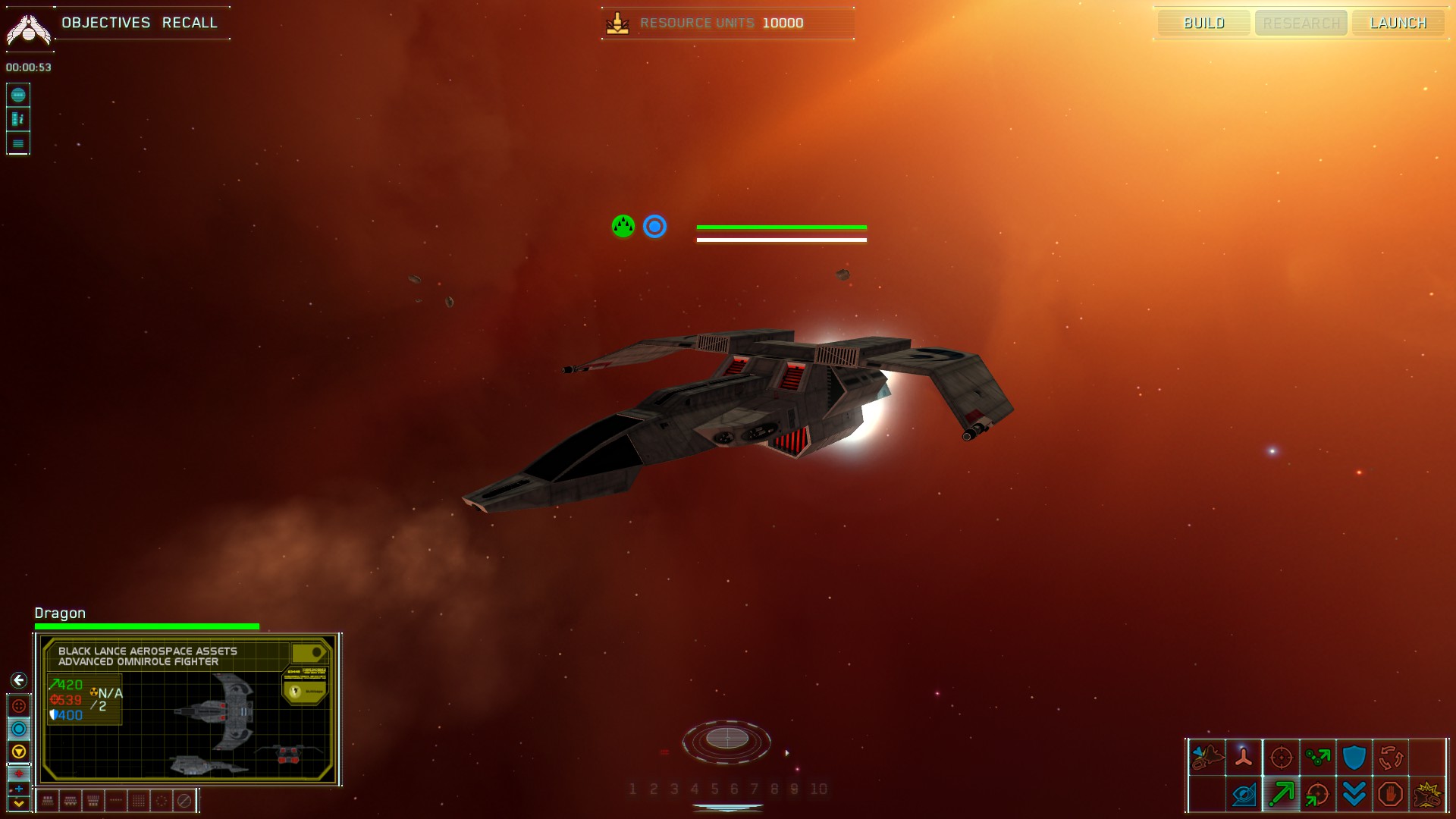
Task: Click the Recall button
Action: coord(190,23)
